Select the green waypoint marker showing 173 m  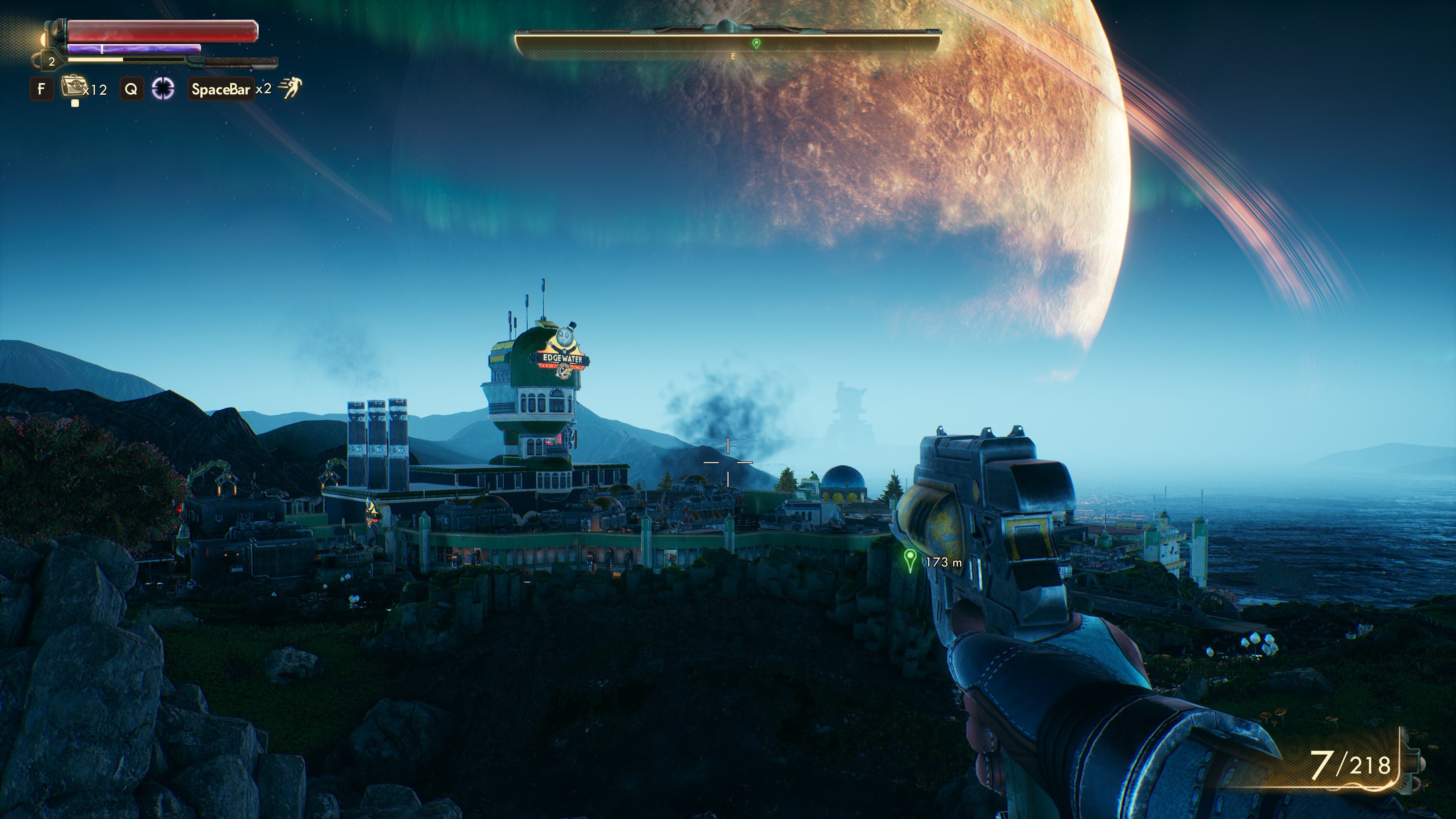point(910,560)
